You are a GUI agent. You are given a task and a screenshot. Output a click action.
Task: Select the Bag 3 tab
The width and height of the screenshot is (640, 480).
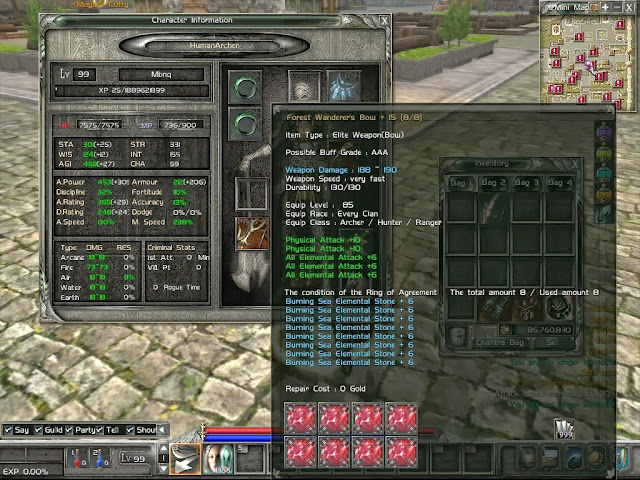(x=526, y=183)
